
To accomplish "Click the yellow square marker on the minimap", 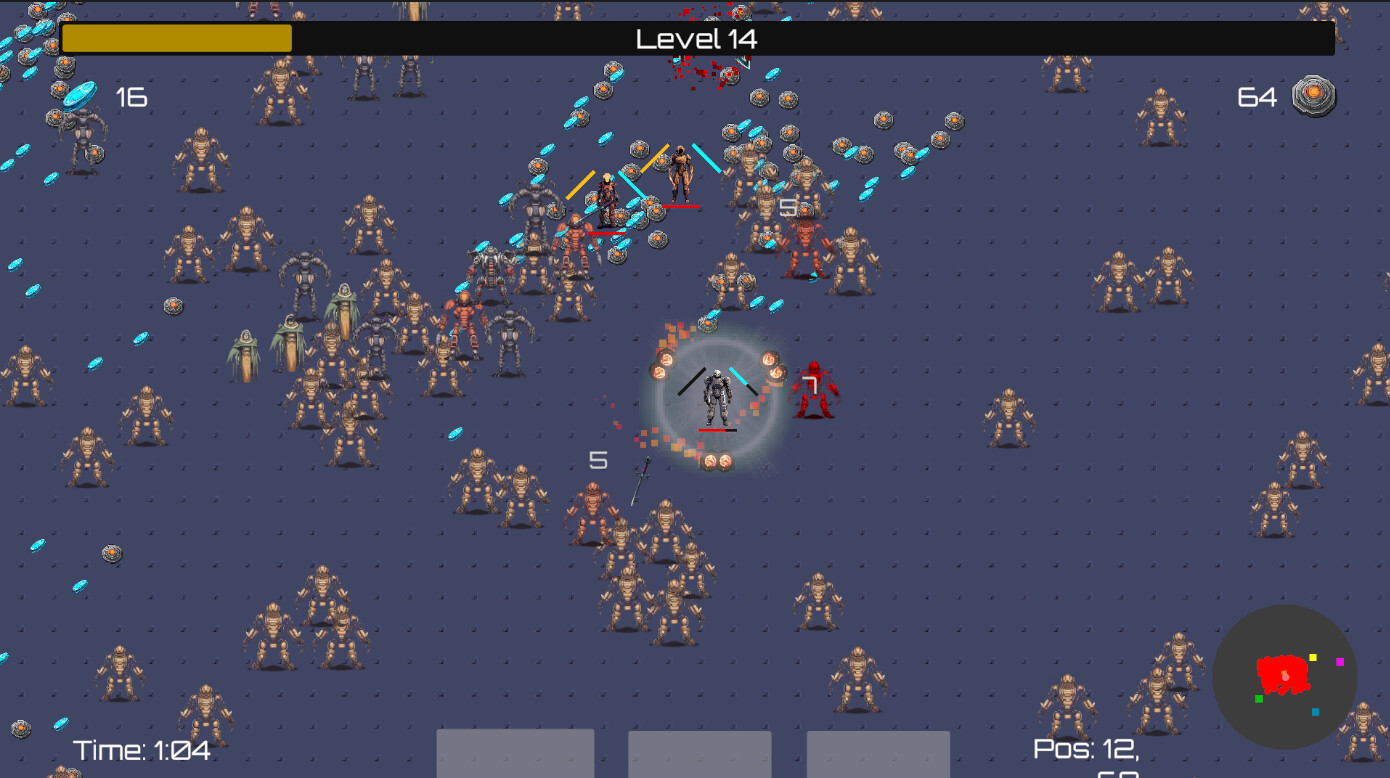I will coord(1313,657).
